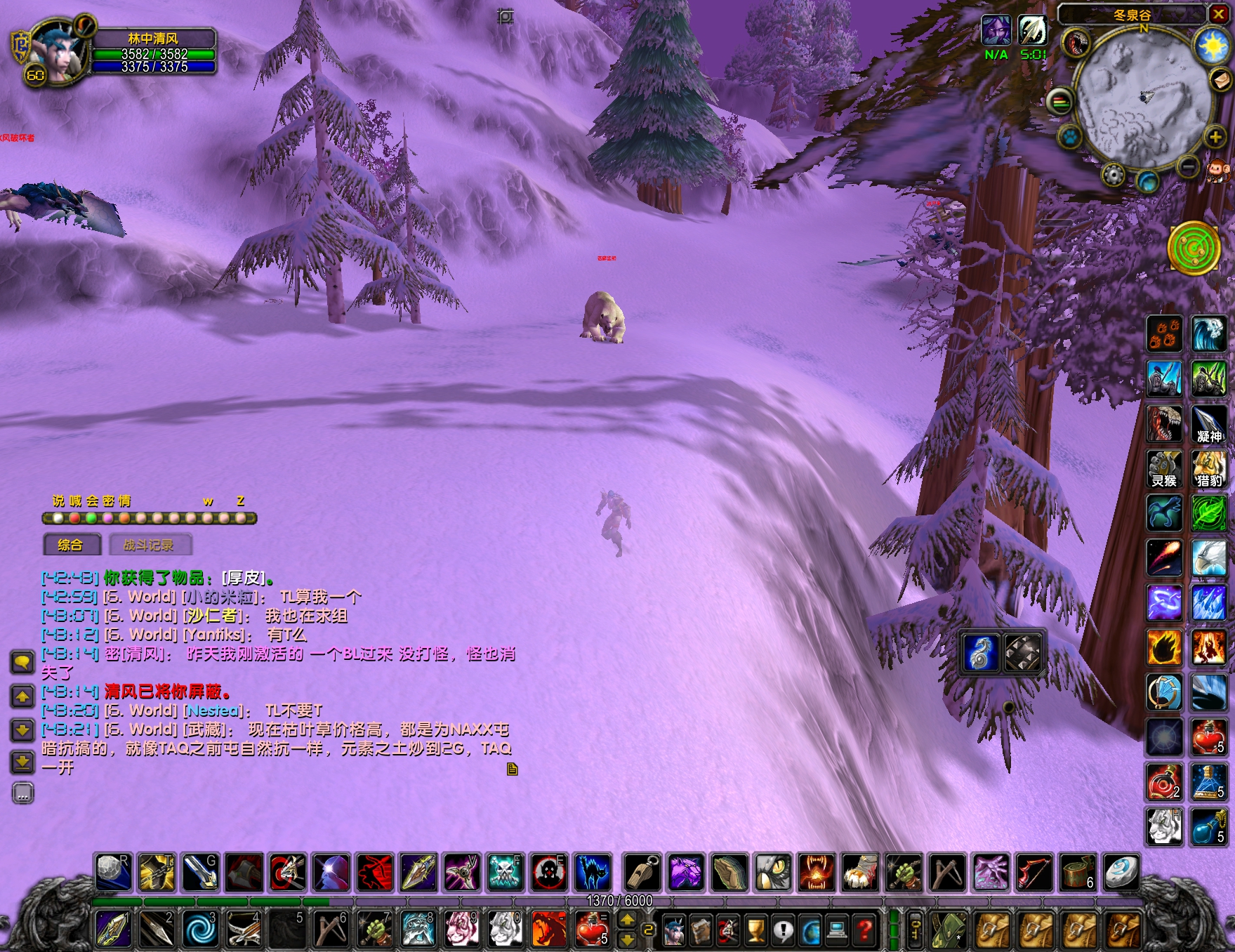Click the sun day-night clock indicator
This screenshot has width=1235, height=952.
click(x=1213, y=46)
